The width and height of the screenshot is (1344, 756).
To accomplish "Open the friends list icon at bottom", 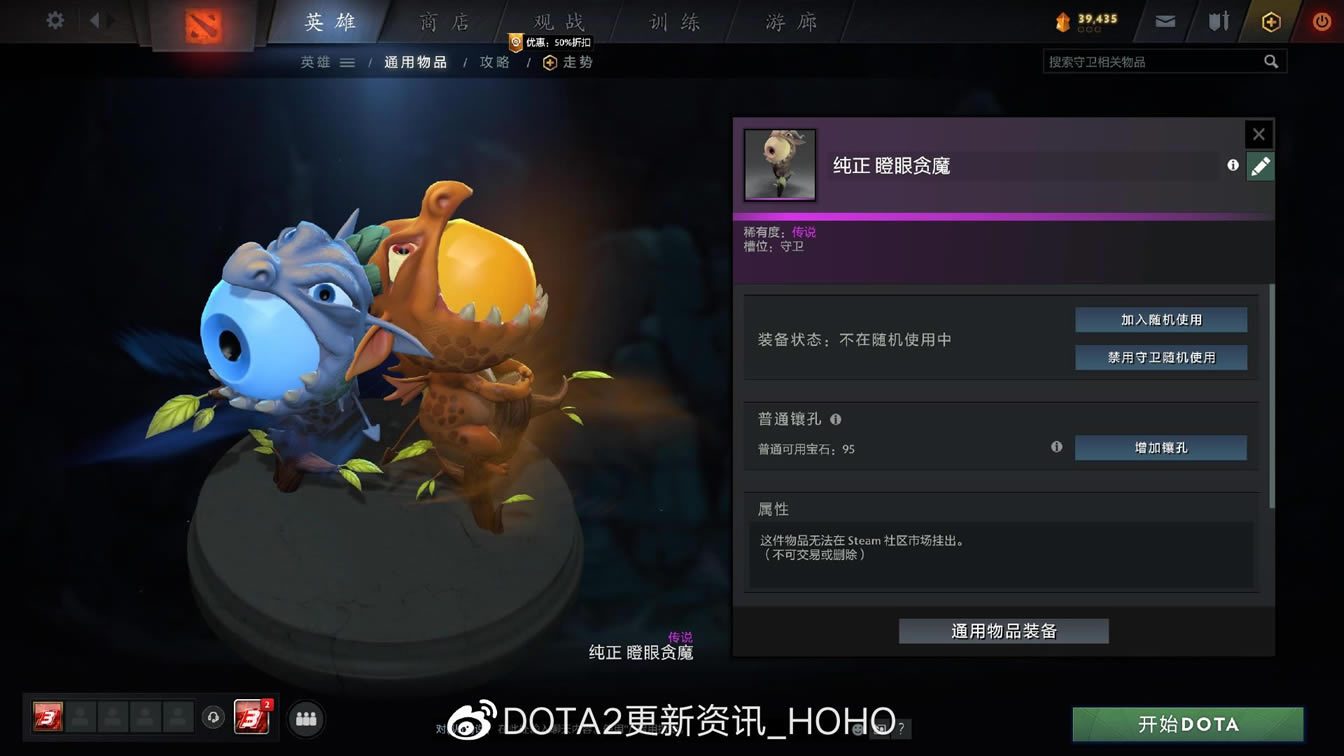I will coord(306,718).
